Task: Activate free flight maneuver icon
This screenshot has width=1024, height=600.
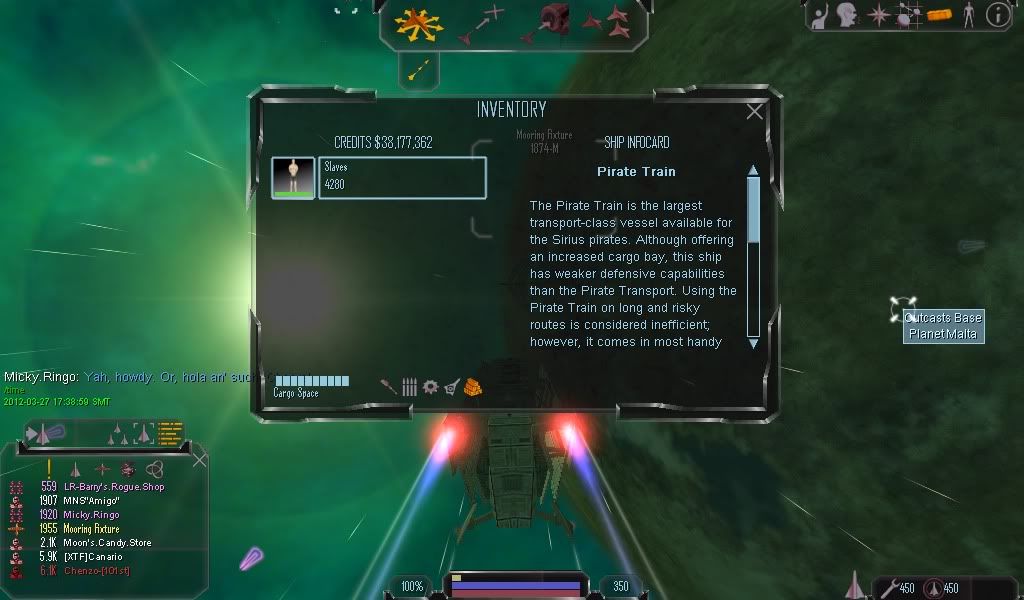Action: [x=419, y=21]
